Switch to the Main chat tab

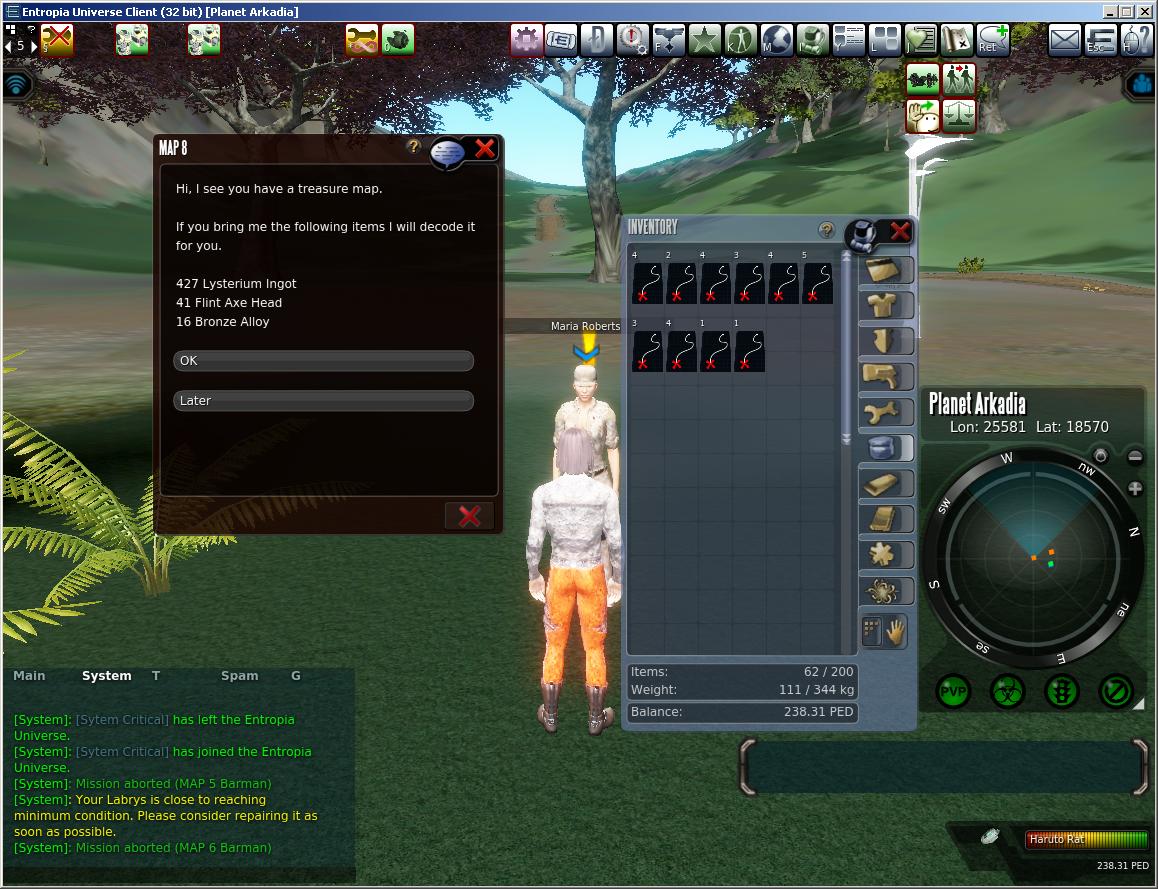coord(29,676)
